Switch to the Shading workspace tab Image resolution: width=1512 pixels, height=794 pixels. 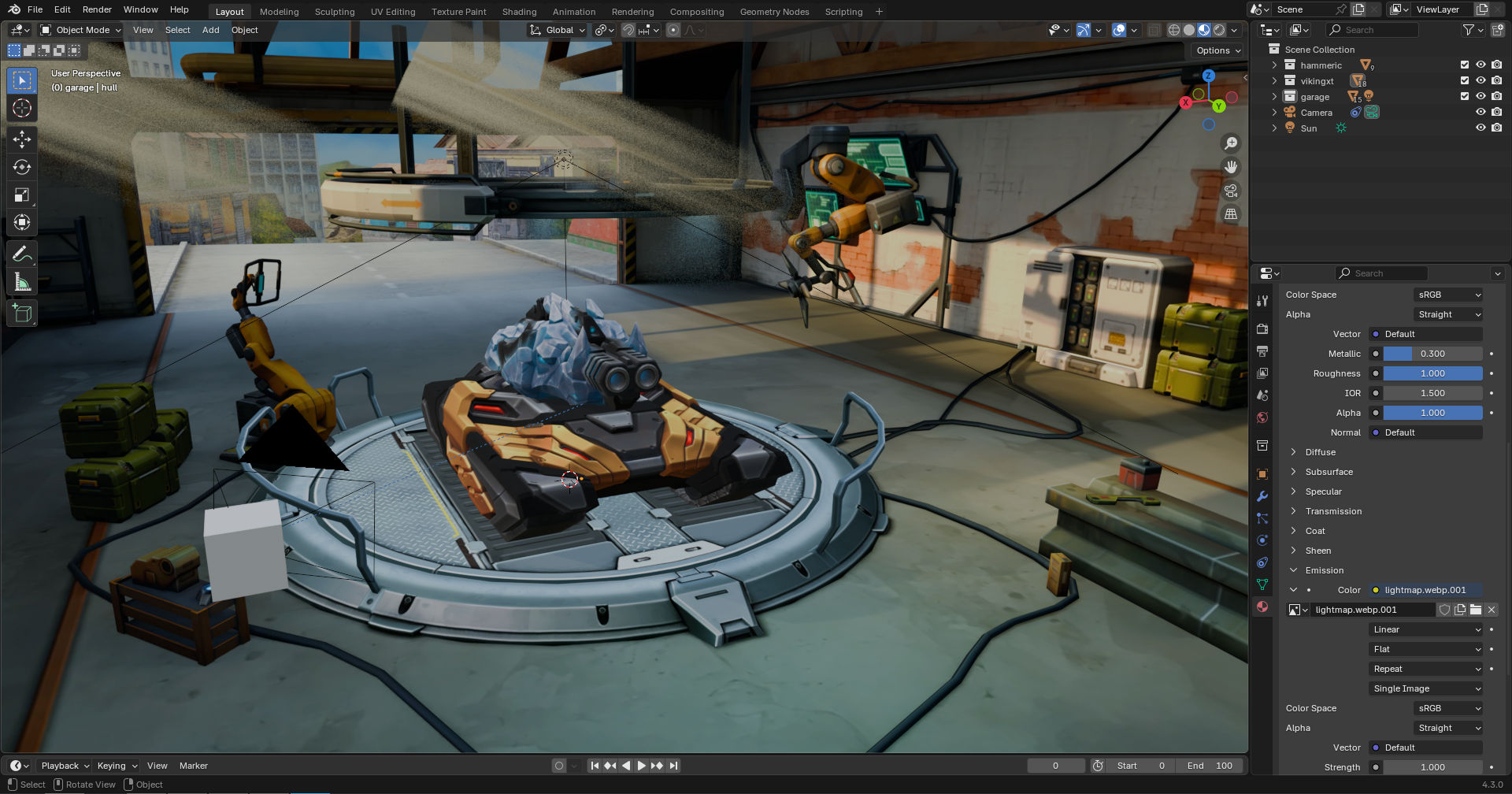coord(519,12)
